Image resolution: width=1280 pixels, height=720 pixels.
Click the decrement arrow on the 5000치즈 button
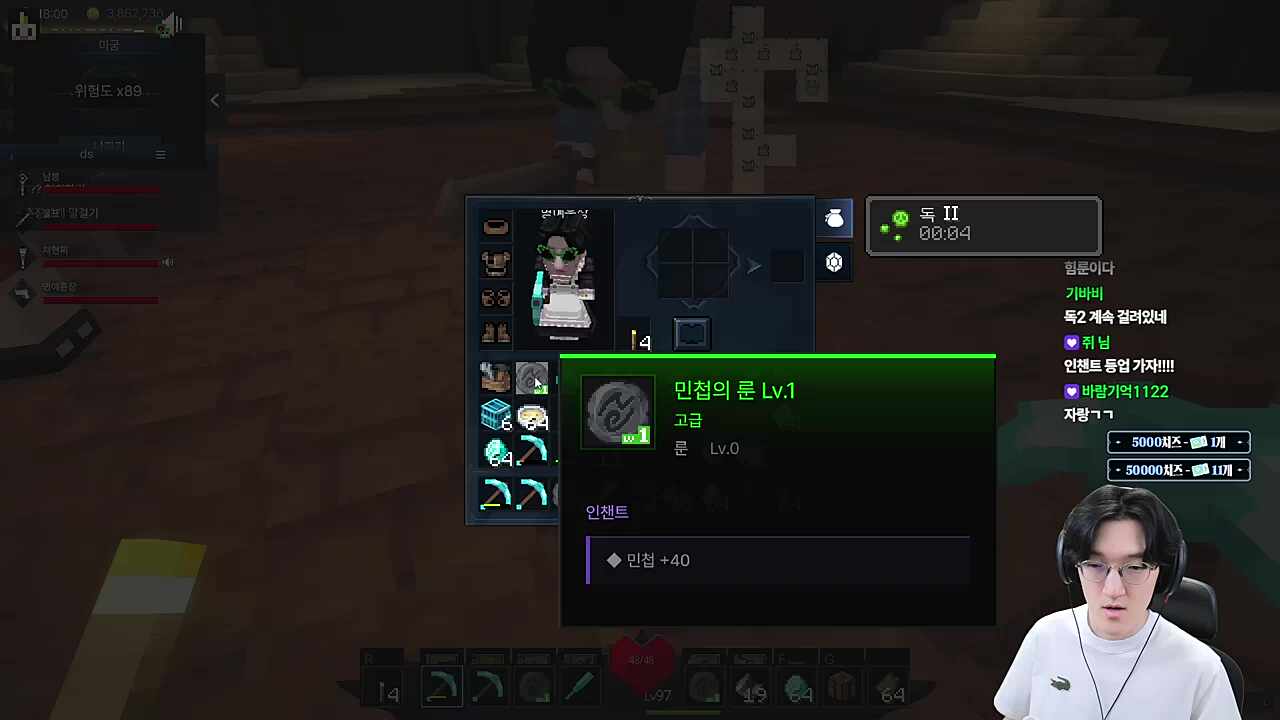click(1117, 442)
